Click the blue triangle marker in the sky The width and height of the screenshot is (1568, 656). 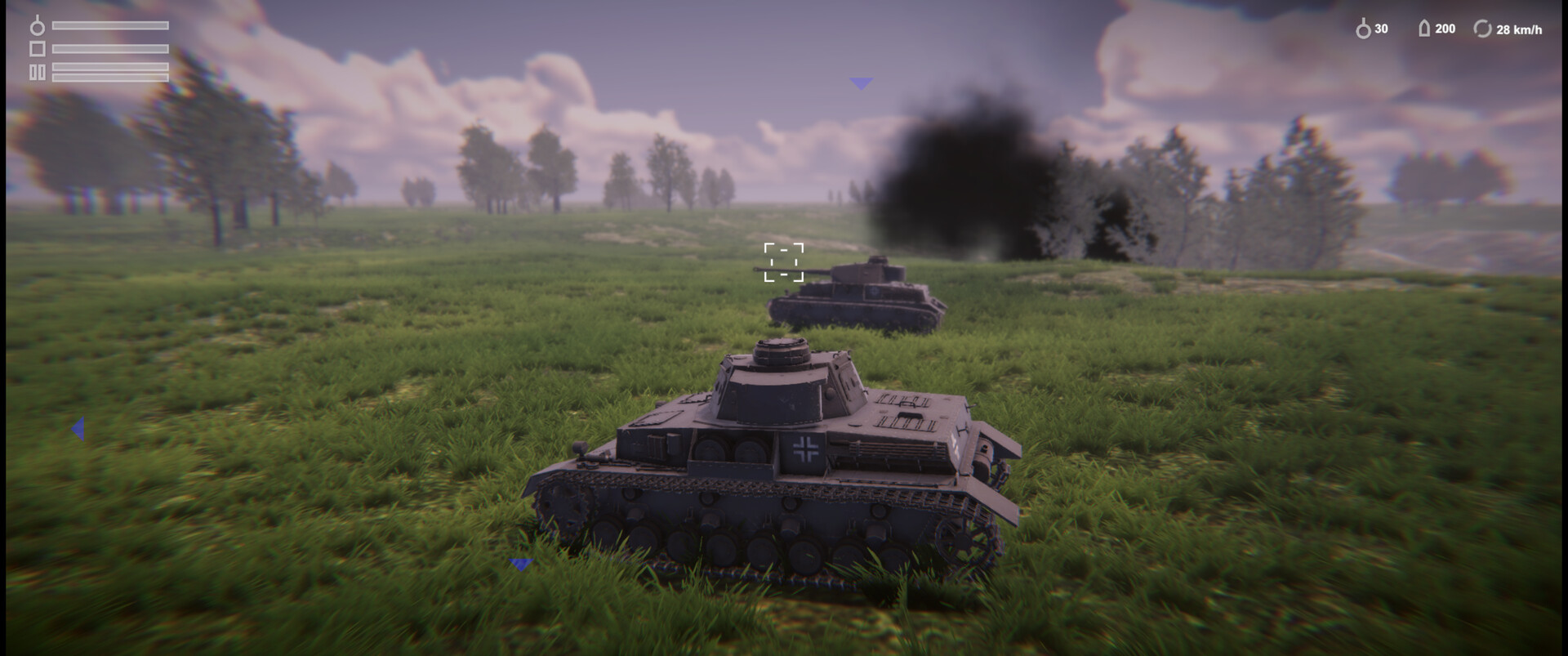point(862,82)
